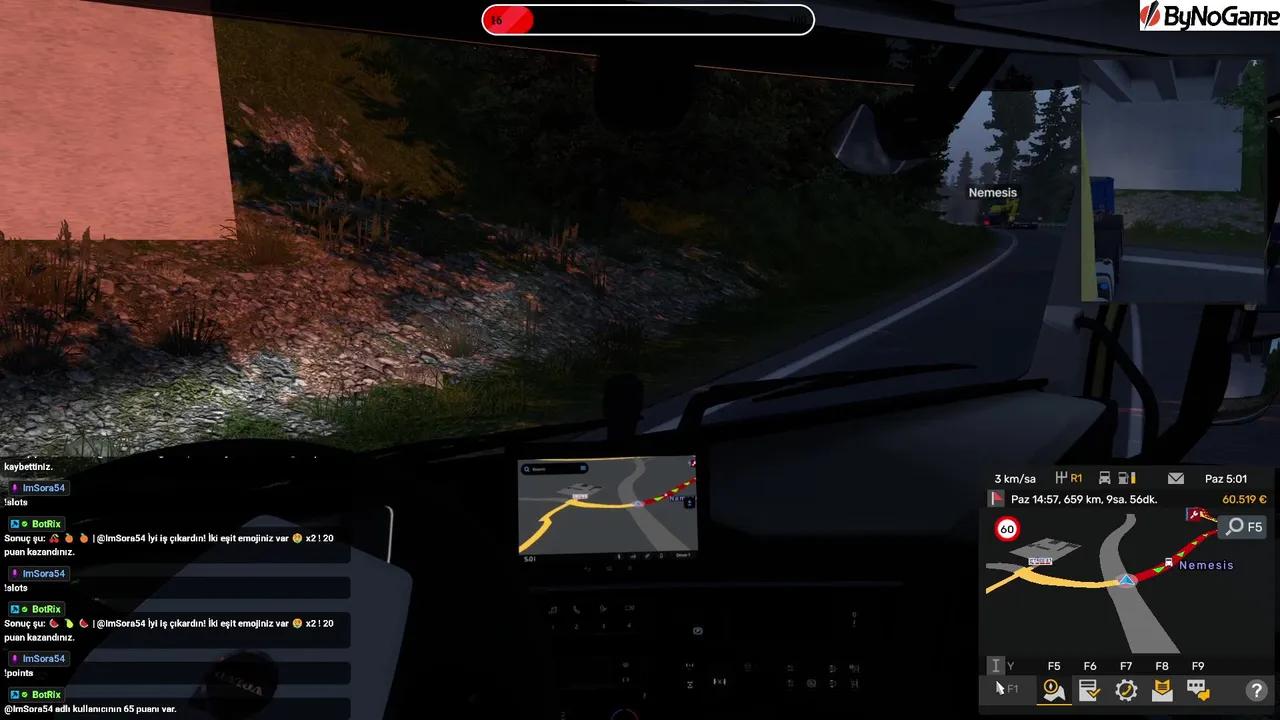Open the F9 chat messages icon
Image resolution: width=1280 pixels, height=720 pixels.
[x=1197, y=689]
